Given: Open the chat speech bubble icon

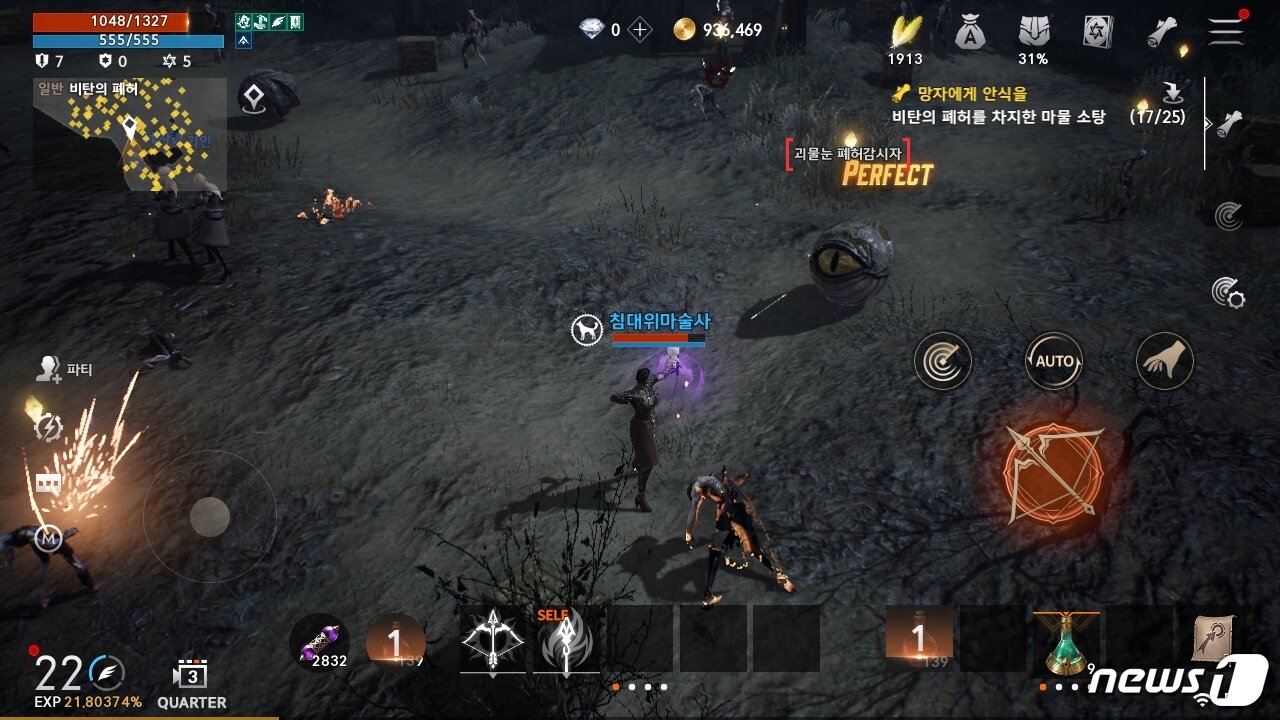Looking at the screenshot, I should click(48, 484).
